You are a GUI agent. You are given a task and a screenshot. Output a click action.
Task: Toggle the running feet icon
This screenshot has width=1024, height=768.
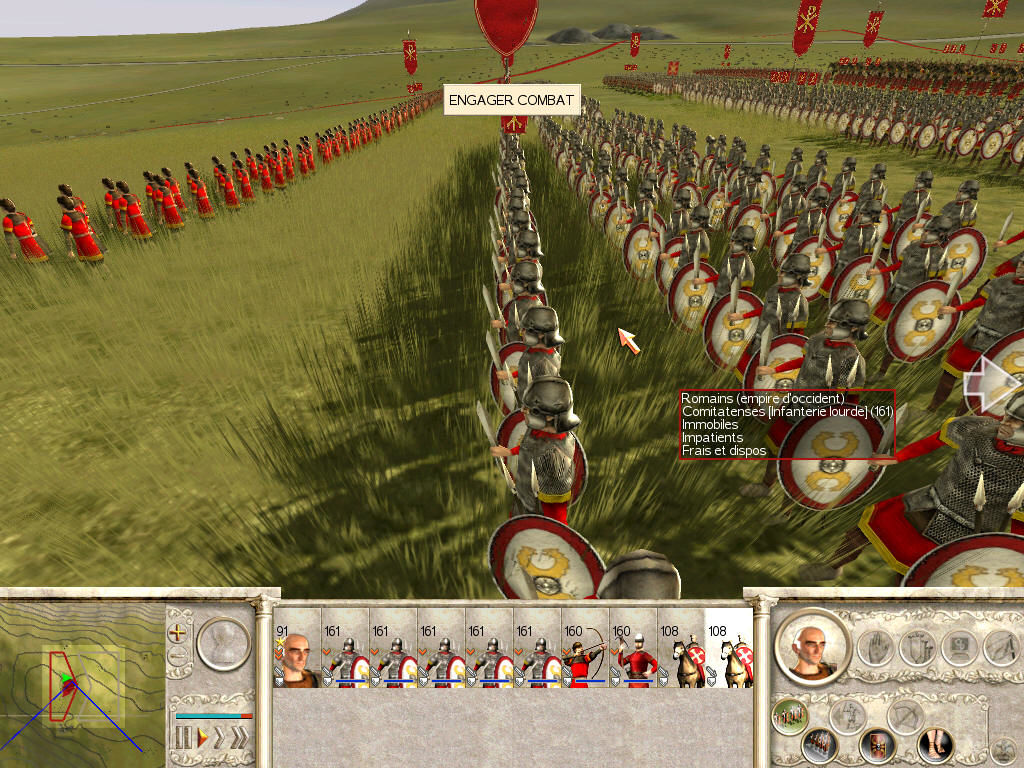pyautogui.click(x=935, y=745)
